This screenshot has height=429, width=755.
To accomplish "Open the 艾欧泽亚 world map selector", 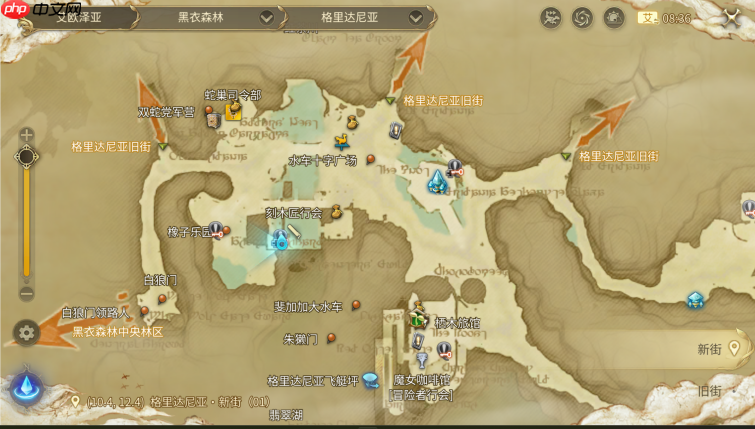I will click(80, 17).
